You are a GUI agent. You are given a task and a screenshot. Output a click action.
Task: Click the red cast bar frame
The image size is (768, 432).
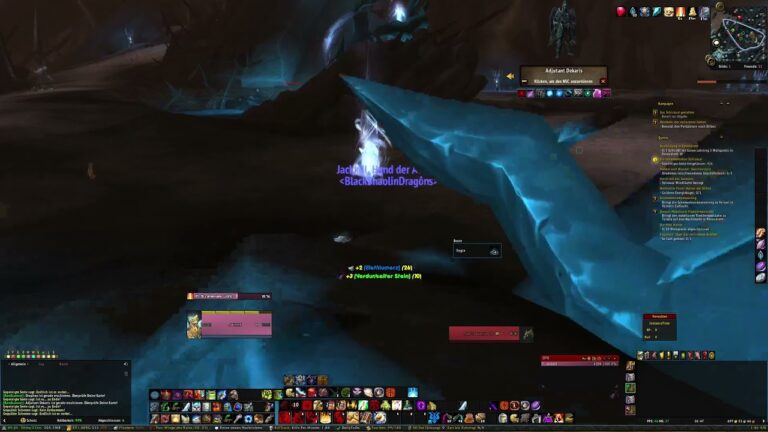pos(484,333)
